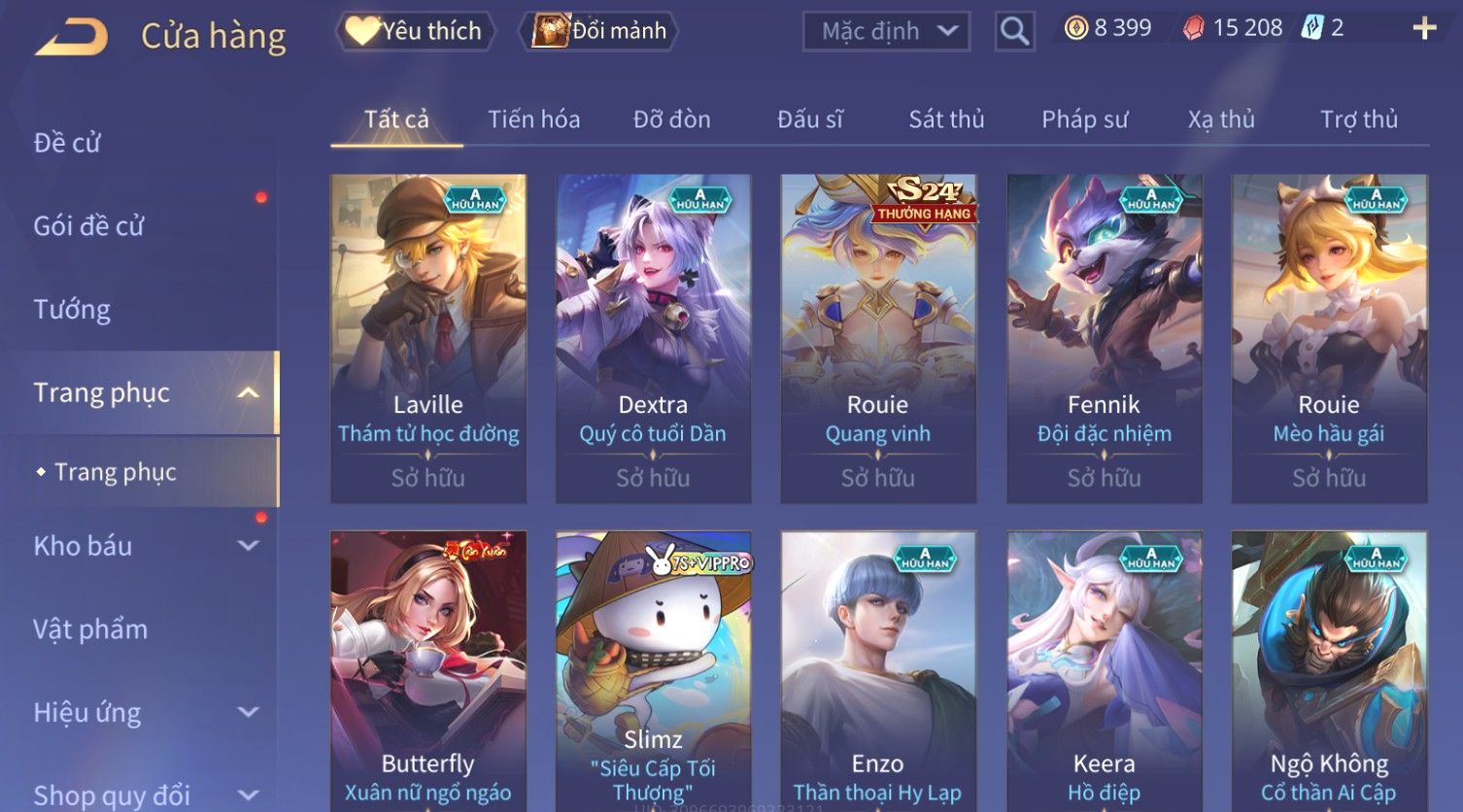This screenshot has height=812, width=1463.
Task: Open the Đổi mảnh exchange
Action: pyautogui.click(x=599, y=31)
